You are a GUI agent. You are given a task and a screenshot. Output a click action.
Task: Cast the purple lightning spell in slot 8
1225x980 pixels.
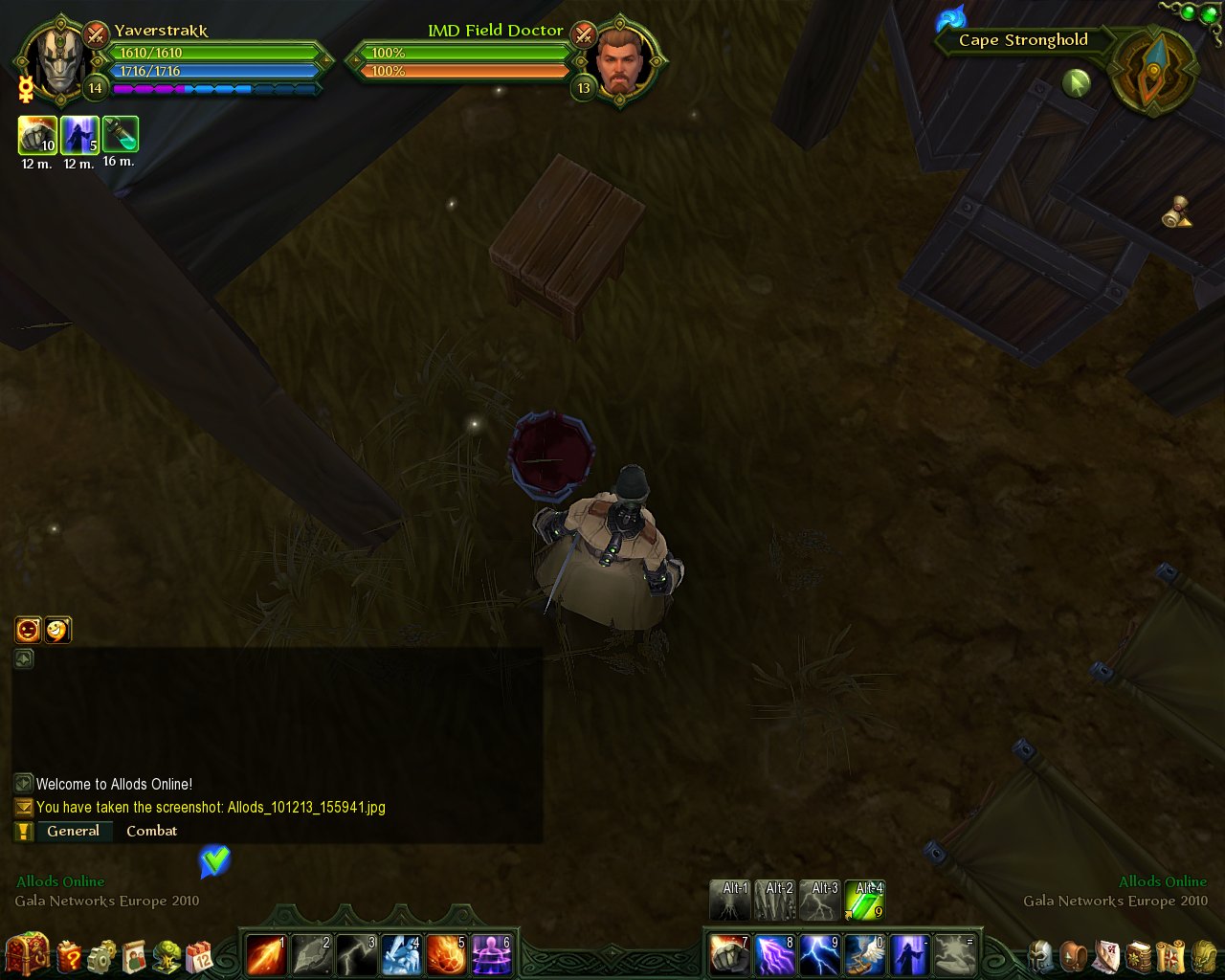click(774, 954)
